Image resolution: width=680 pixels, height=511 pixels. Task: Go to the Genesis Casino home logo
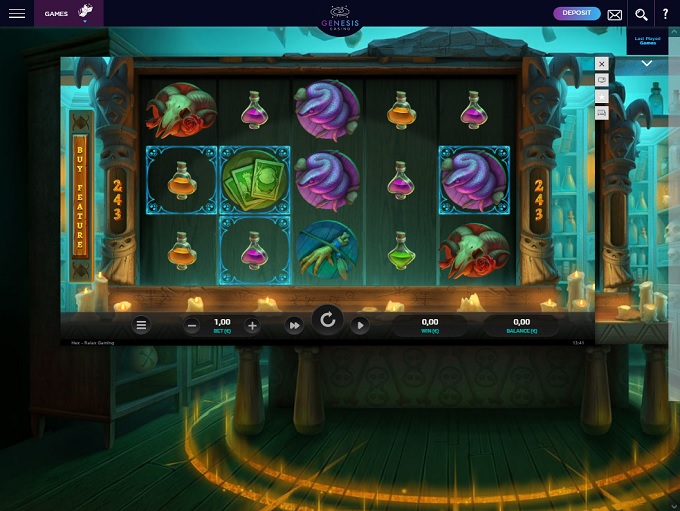pyautogui.click(x=338, y=17)
